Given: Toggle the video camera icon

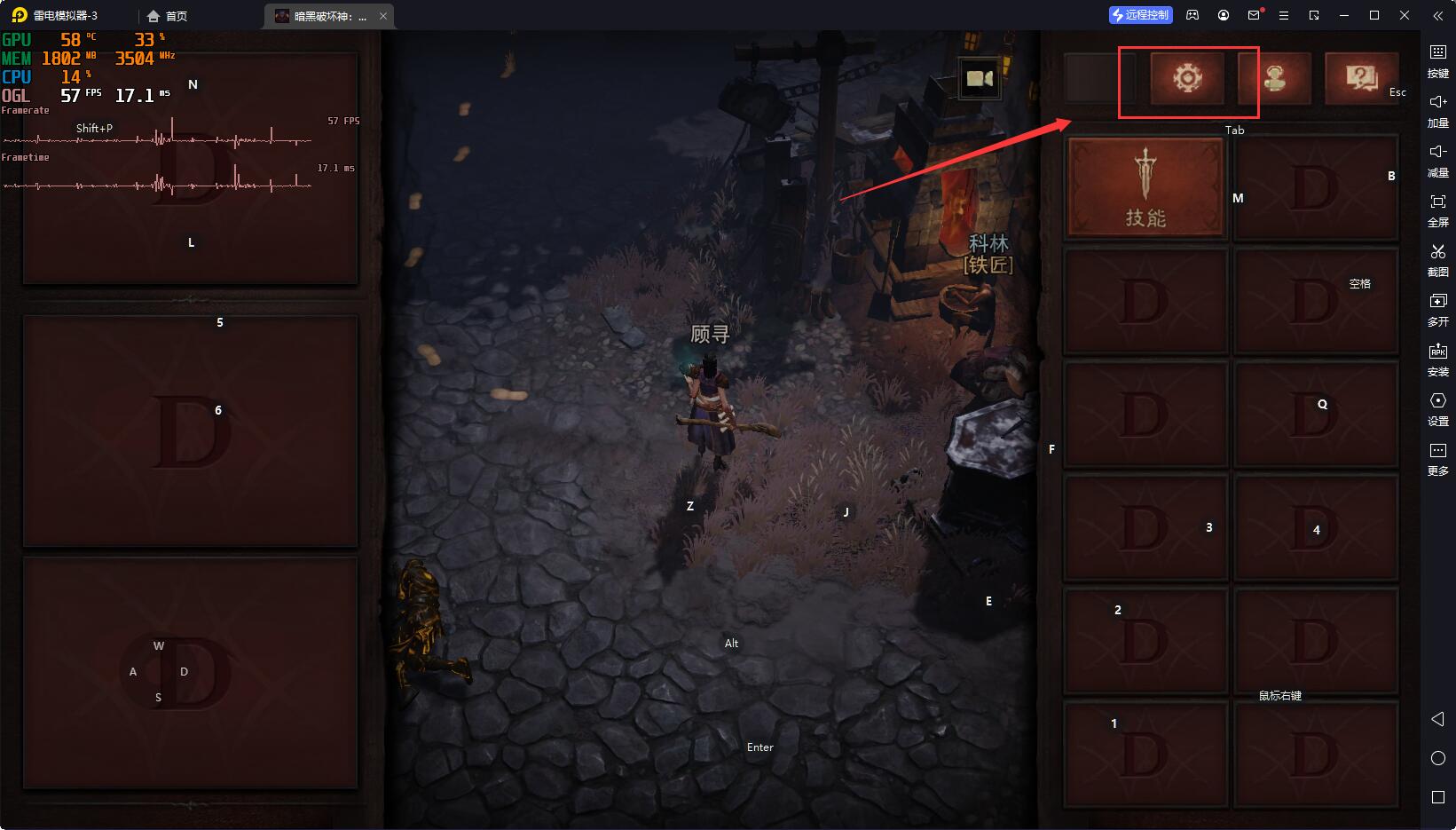Looking at the screenshot, I should coord(980,79).
